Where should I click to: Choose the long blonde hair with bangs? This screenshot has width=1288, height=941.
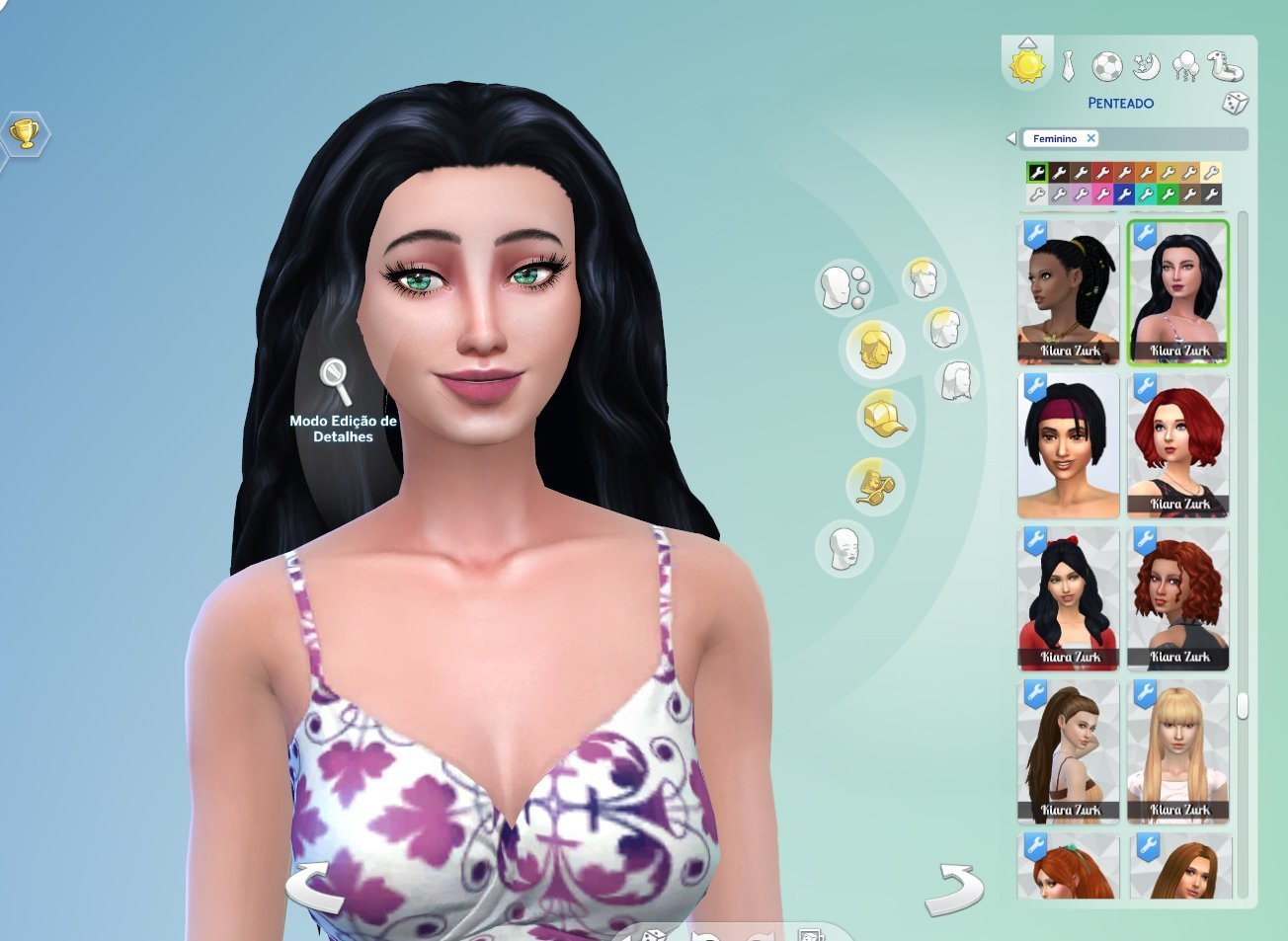pyautogui.click(x=1178, y=751)
